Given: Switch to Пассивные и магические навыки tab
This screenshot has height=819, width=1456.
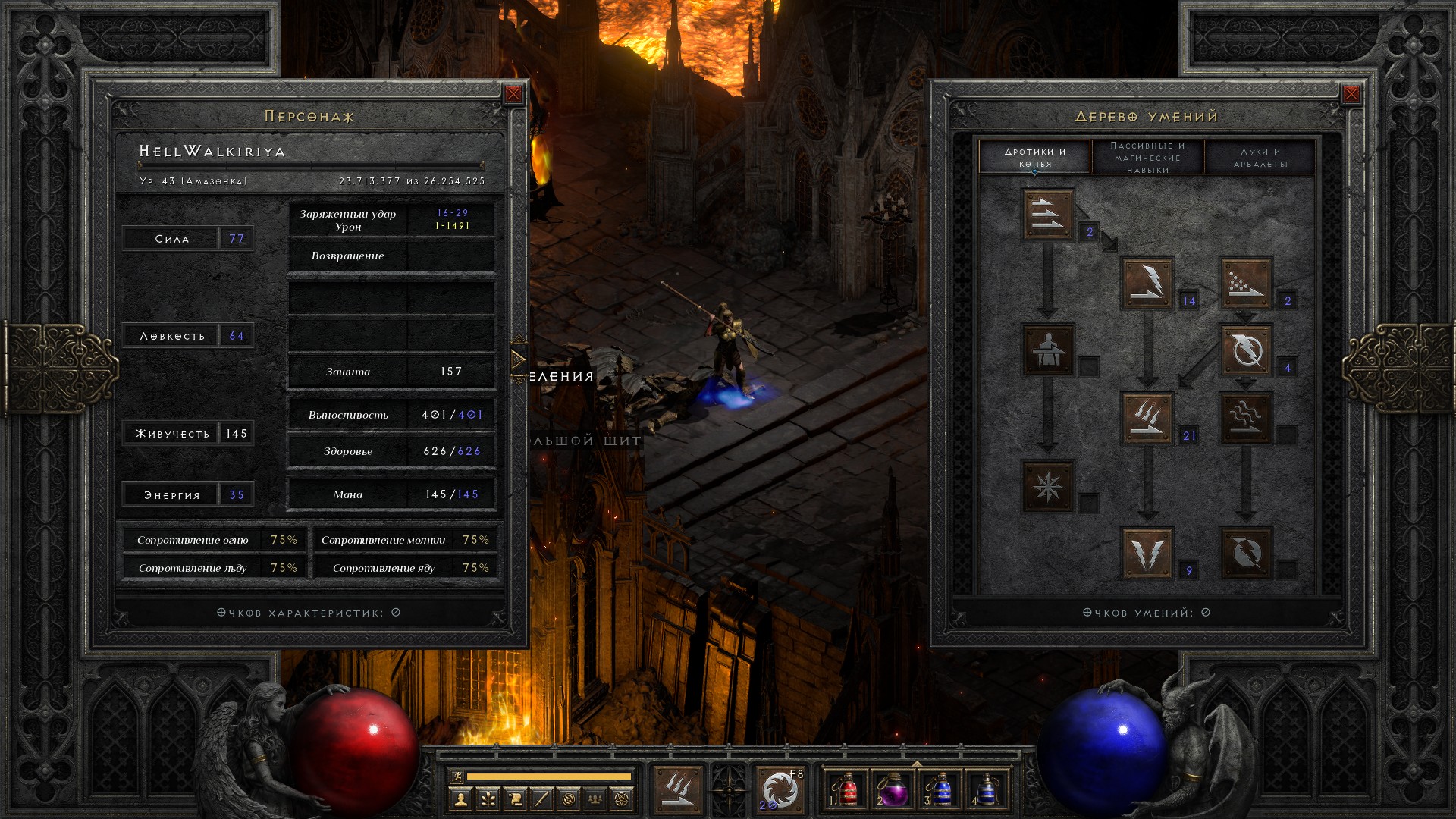Looking at the screenshot, I should click(x=1147, y=157).
